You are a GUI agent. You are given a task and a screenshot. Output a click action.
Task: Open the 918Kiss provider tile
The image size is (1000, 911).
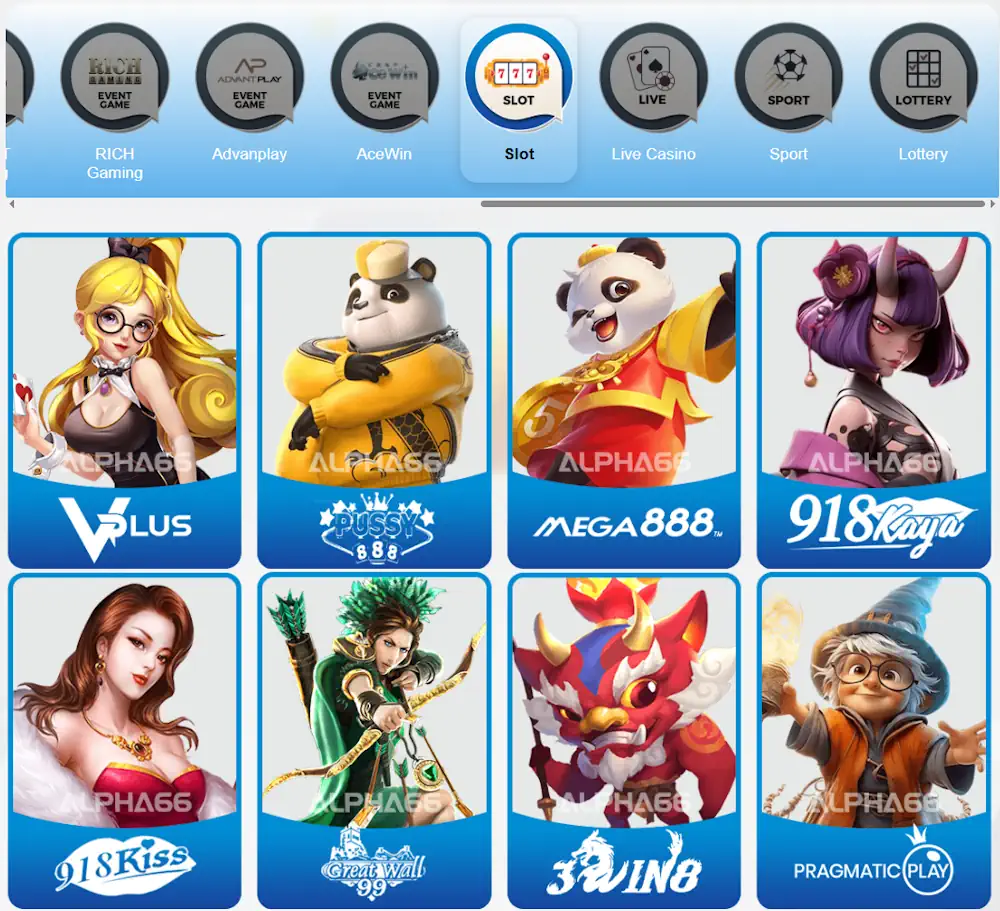click(x=125, y=740)
